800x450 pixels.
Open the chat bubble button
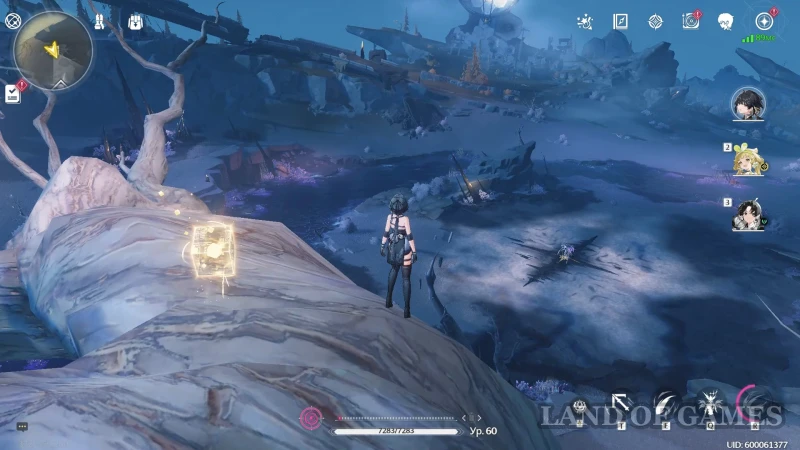tap(22, 426)
